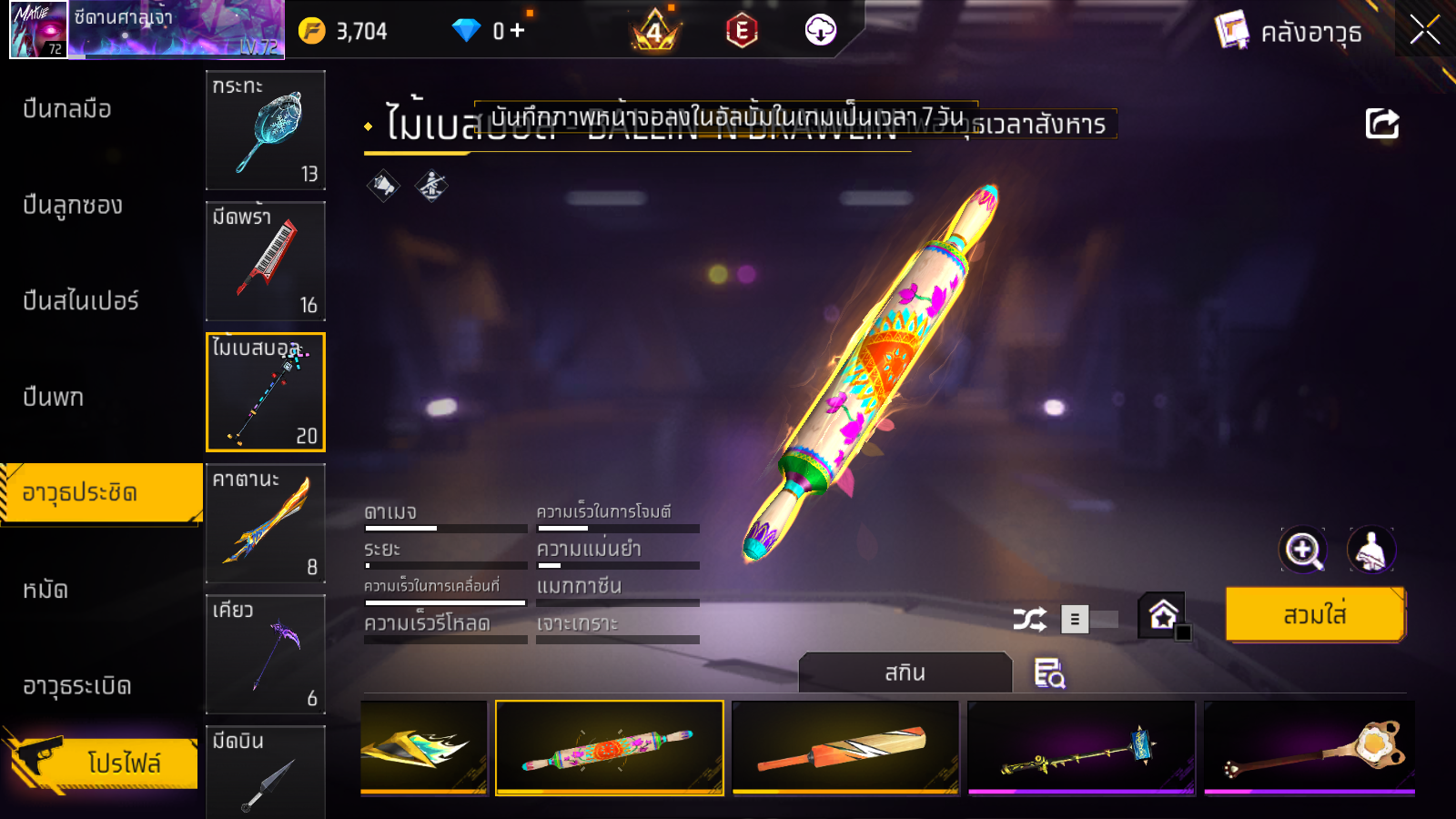Pick the เคียว scythe weapon slot
Image resolution: width=1456 pixels, height=819 pixels.
pyautogui.click(x=266, y=654)
